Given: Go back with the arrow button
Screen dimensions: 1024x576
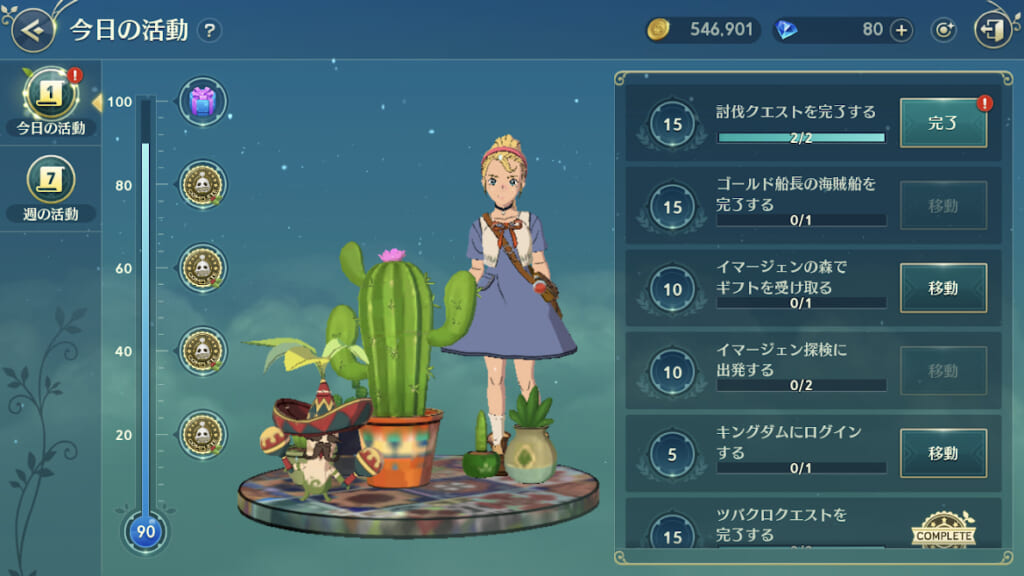Looking at the screenshot, I should pyautogui.click(x=33, y=30).
